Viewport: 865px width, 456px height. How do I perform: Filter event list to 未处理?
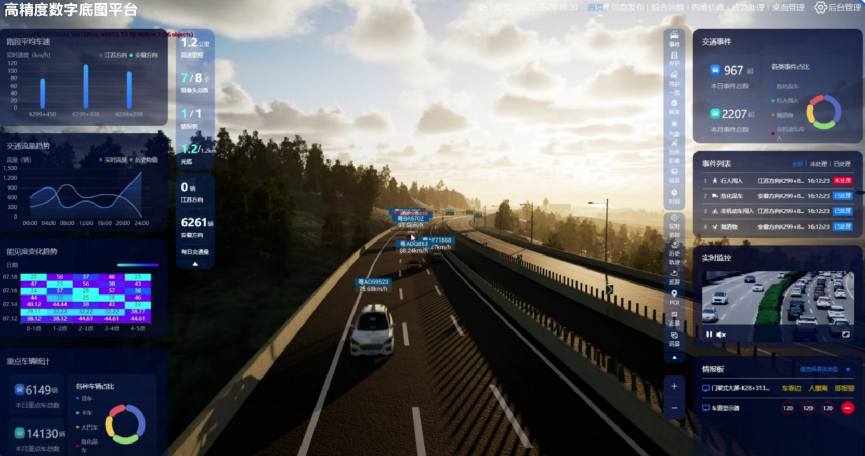pos(819,164)
